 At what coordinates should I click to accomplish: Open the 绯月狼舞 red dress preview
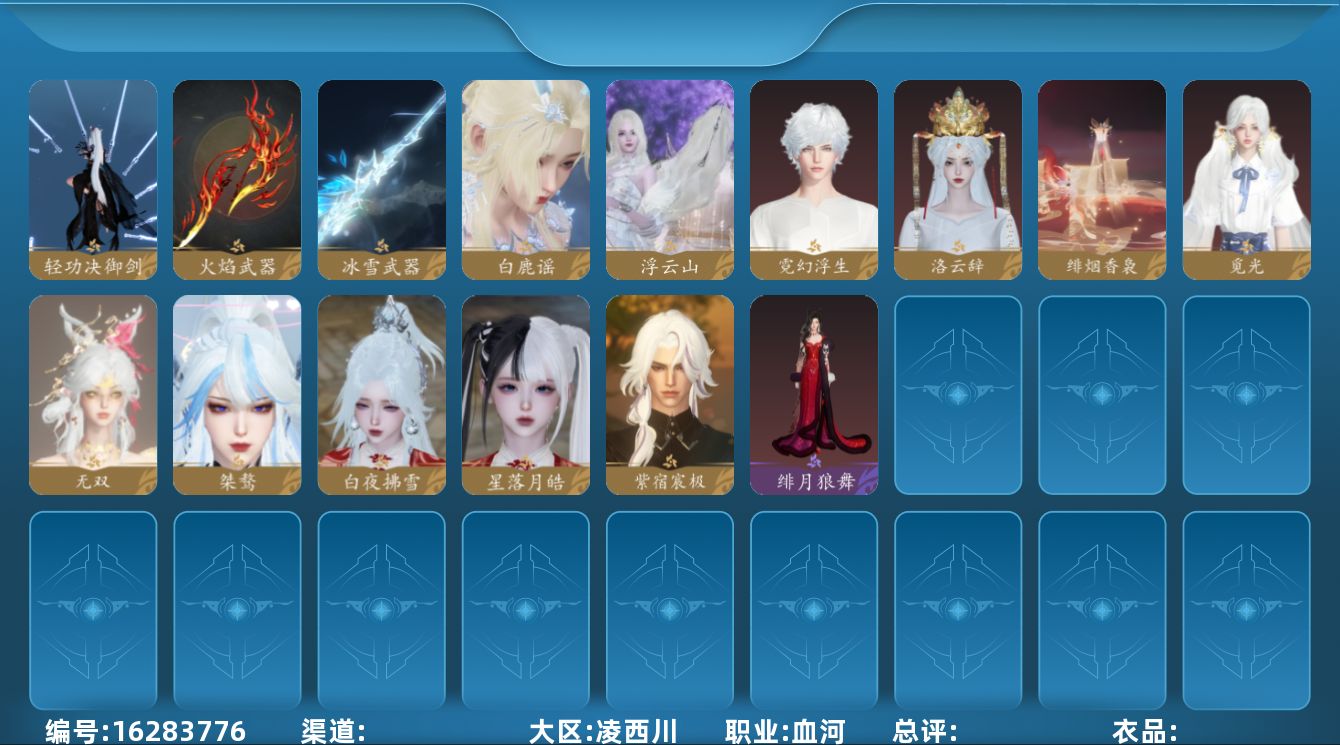[x=814, y=395]
